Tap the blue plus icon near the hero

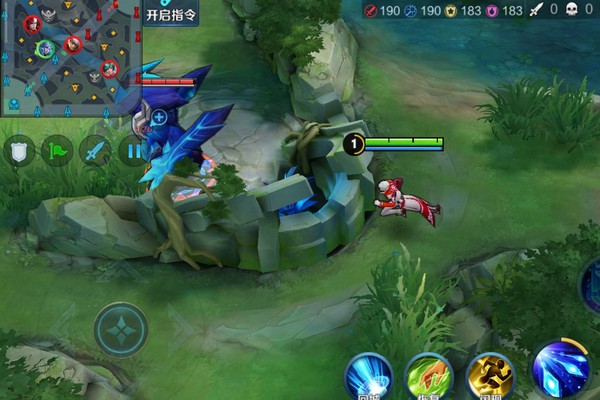[159, 117]
